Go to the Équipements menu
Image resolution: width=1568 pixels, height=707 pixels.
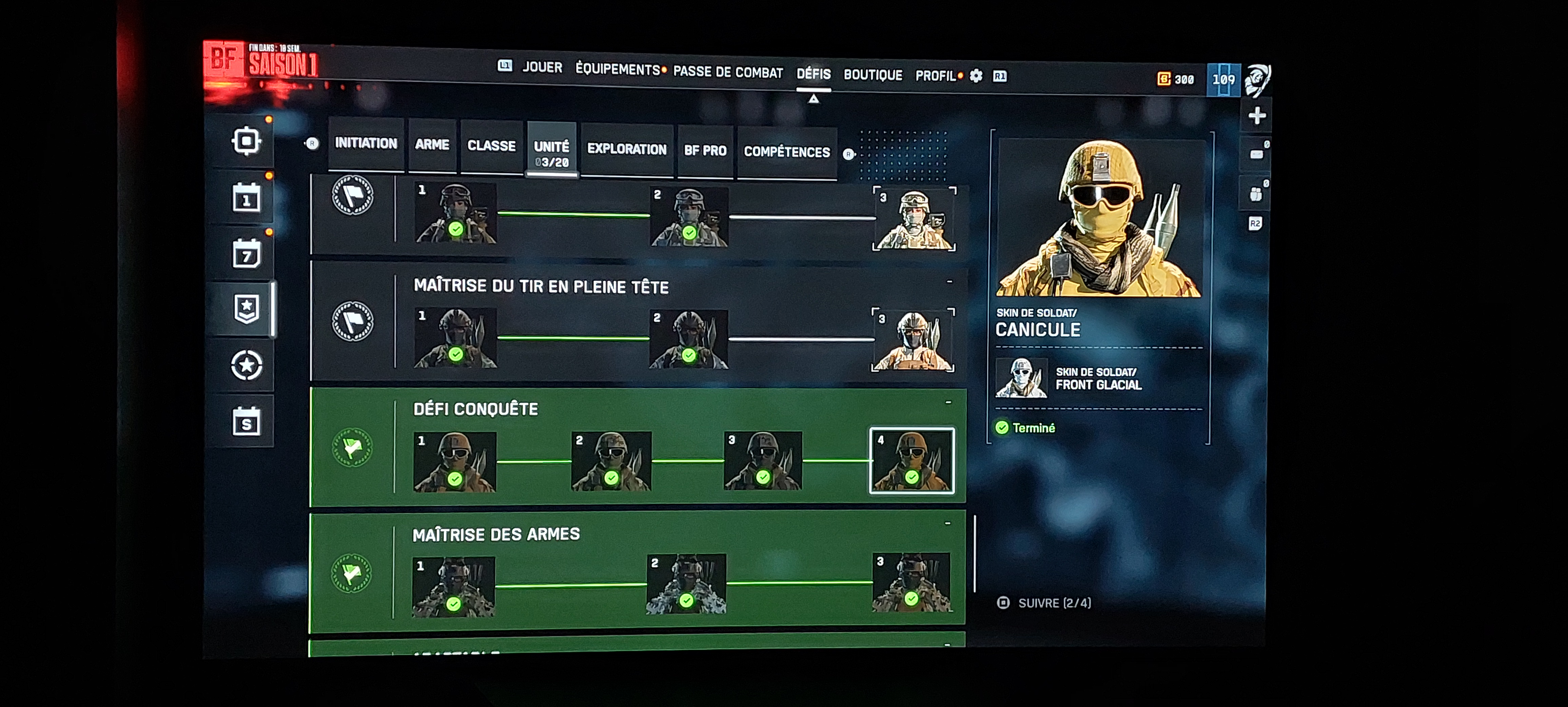click(x=618, y=70)
